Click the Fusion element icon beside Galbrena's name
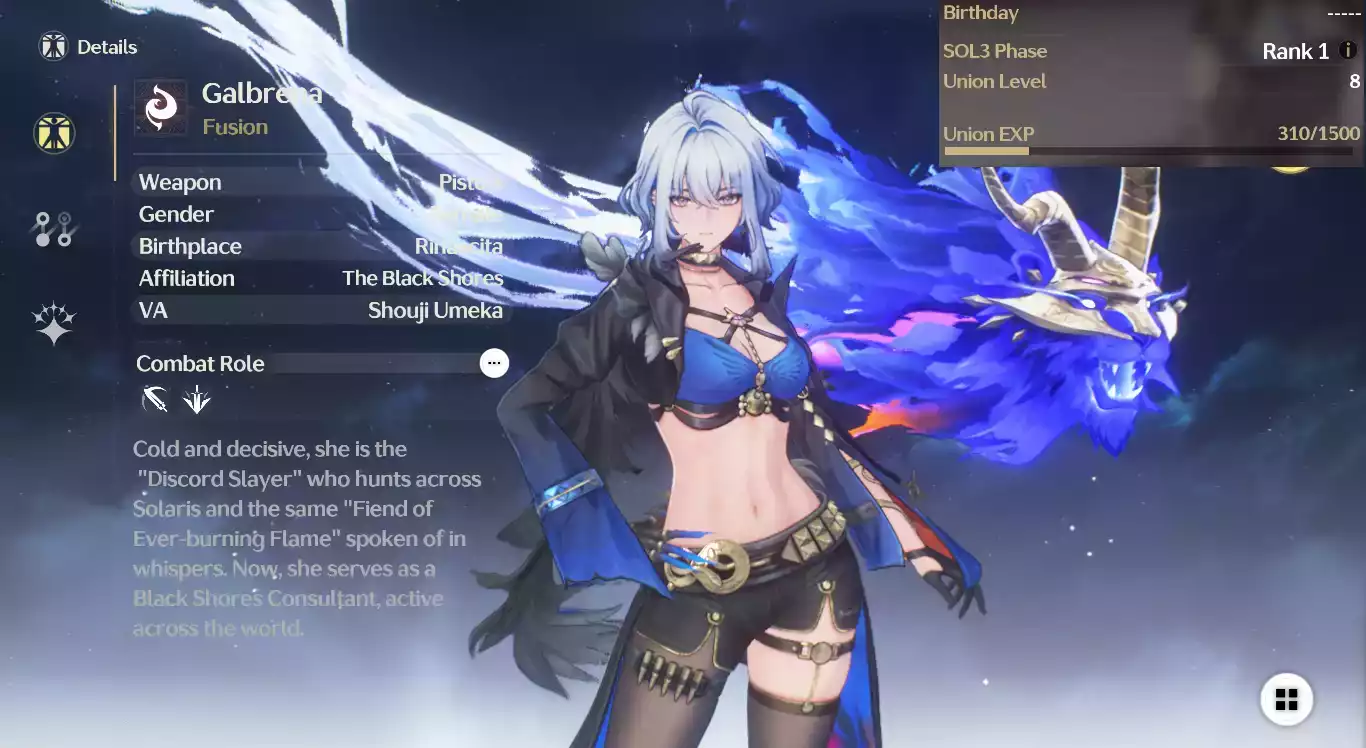 (161, 105)
